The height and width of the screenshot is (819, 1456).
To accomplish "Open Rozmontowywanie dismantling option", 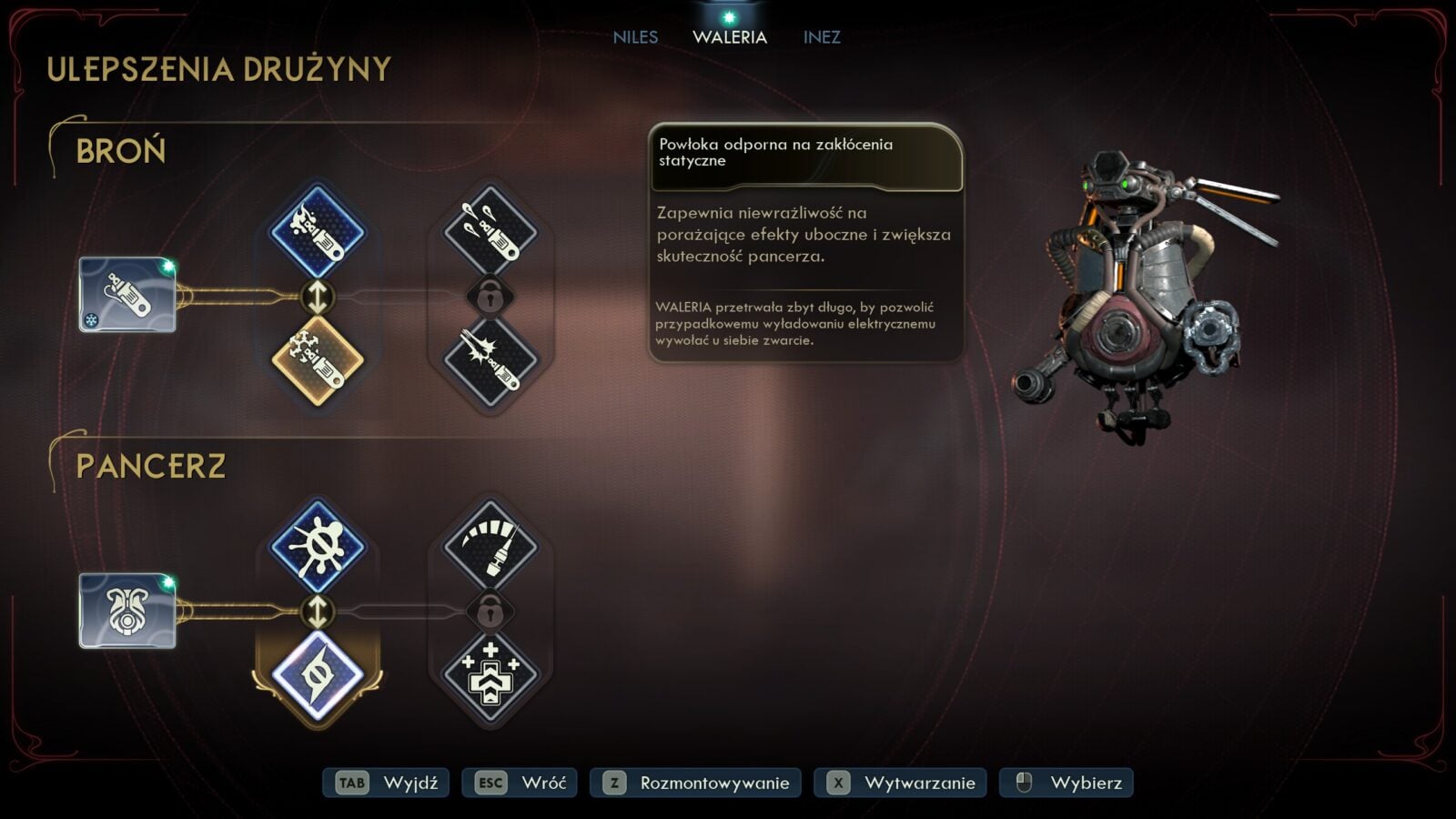I will pos(695,783).
